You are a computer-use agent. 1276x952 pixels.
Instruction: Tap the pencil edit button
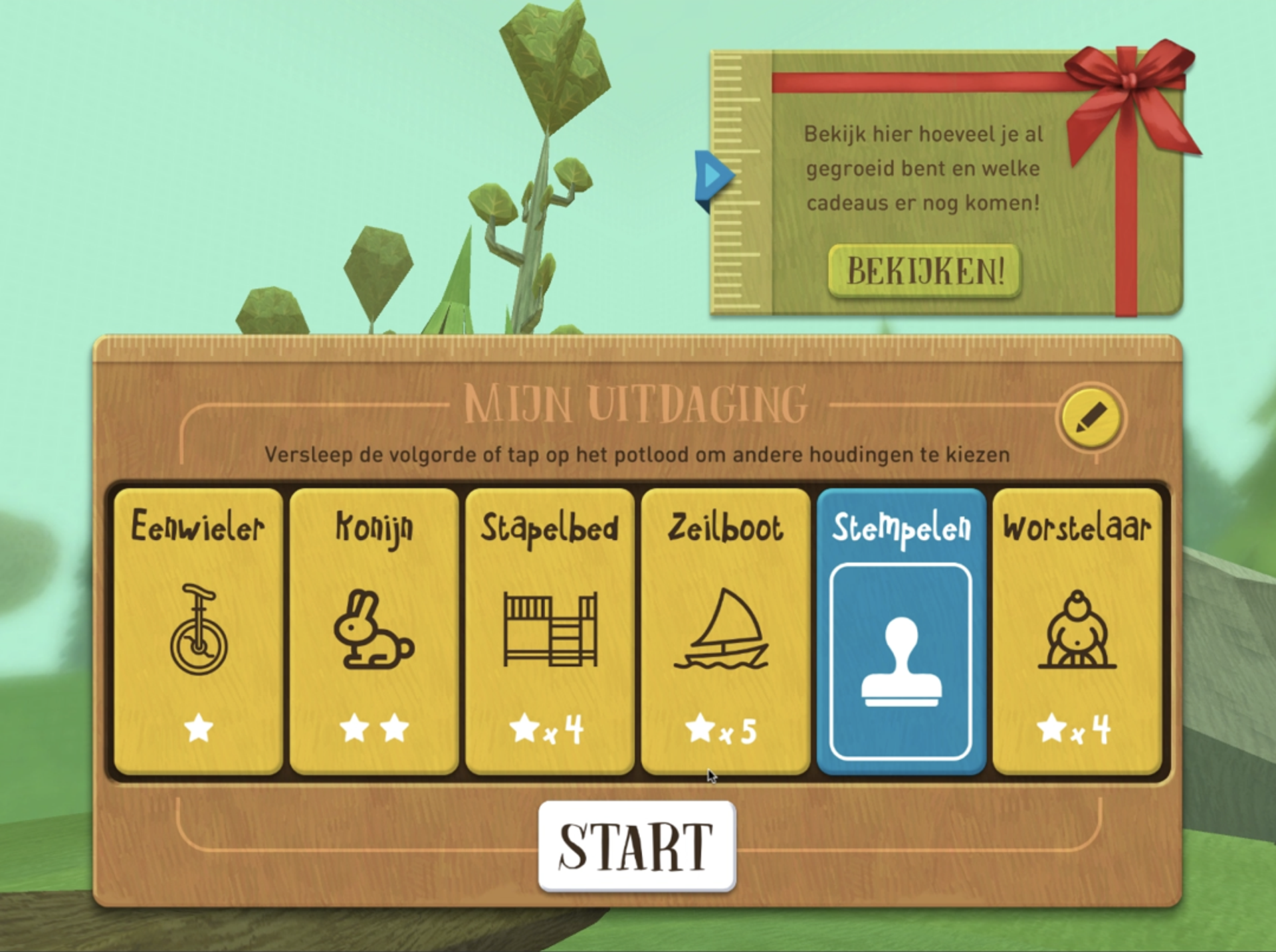click(1091, 418)
